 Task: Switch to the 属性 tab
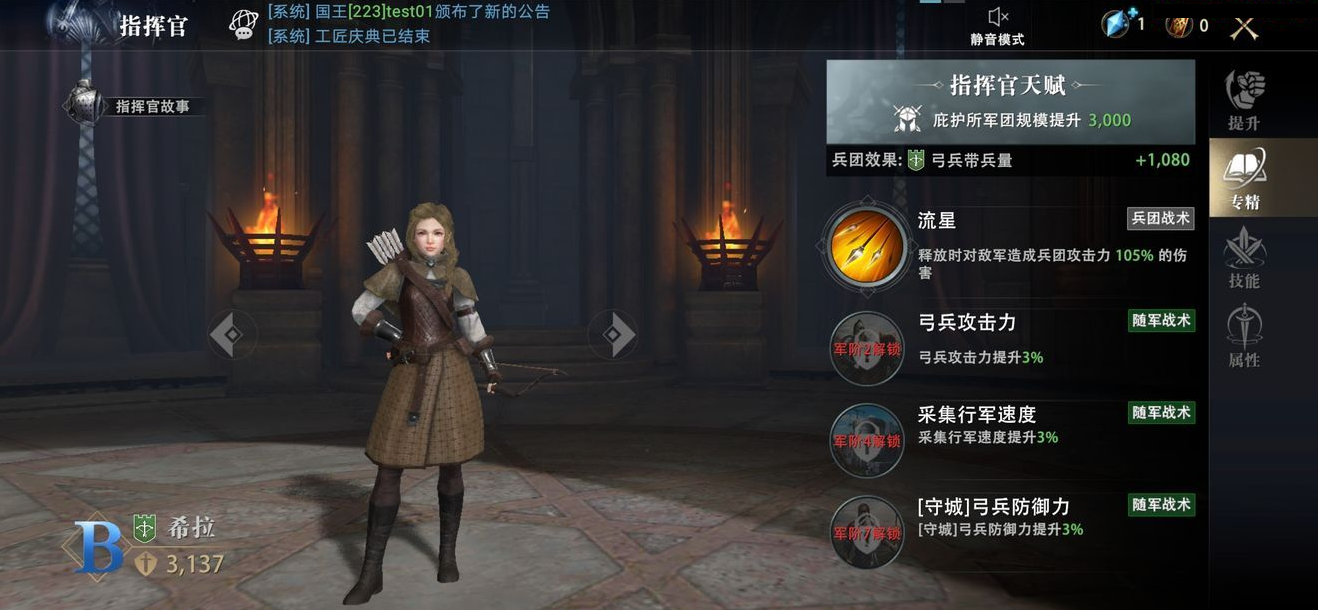(1245, 337)
